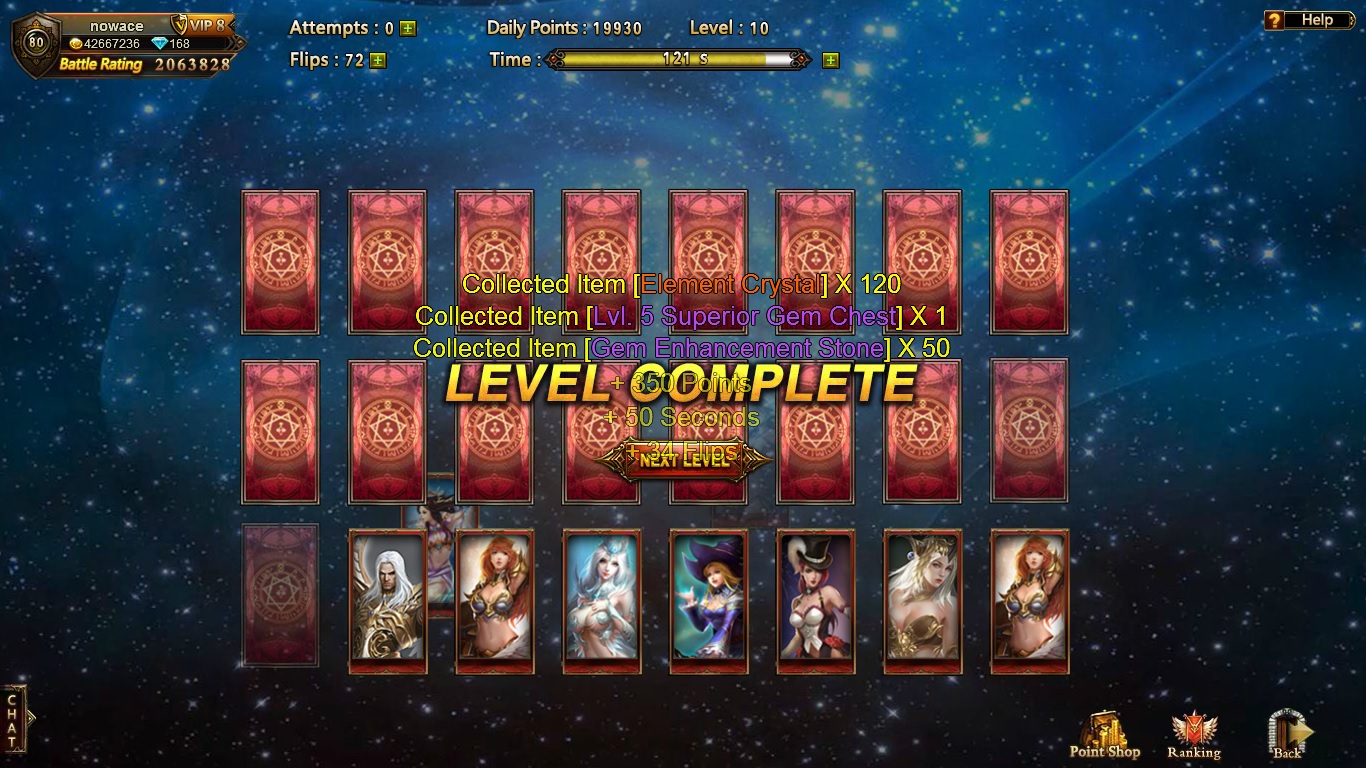
Task: Expand the Chat panel
Action: [x=14, y=718]
